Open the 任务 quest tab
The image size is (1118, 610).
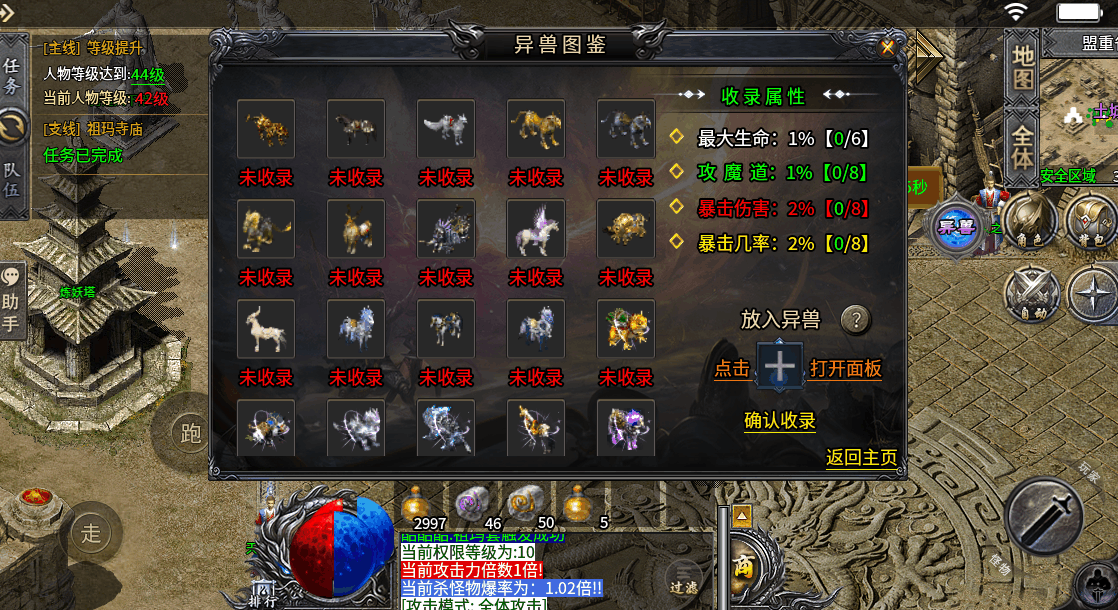(x=12, y=75)
